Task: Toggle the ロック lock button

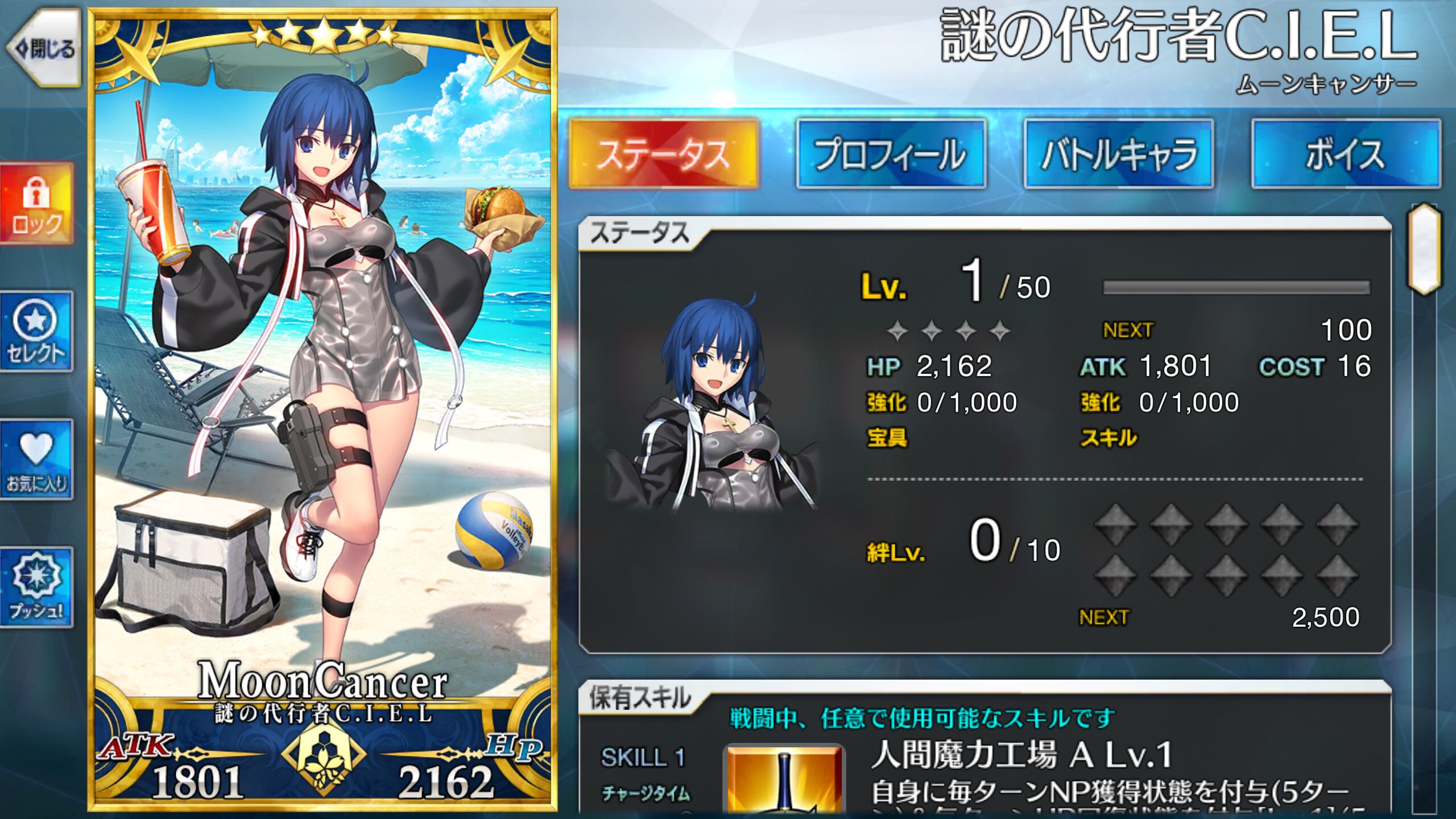Action: tap(36, 204)
